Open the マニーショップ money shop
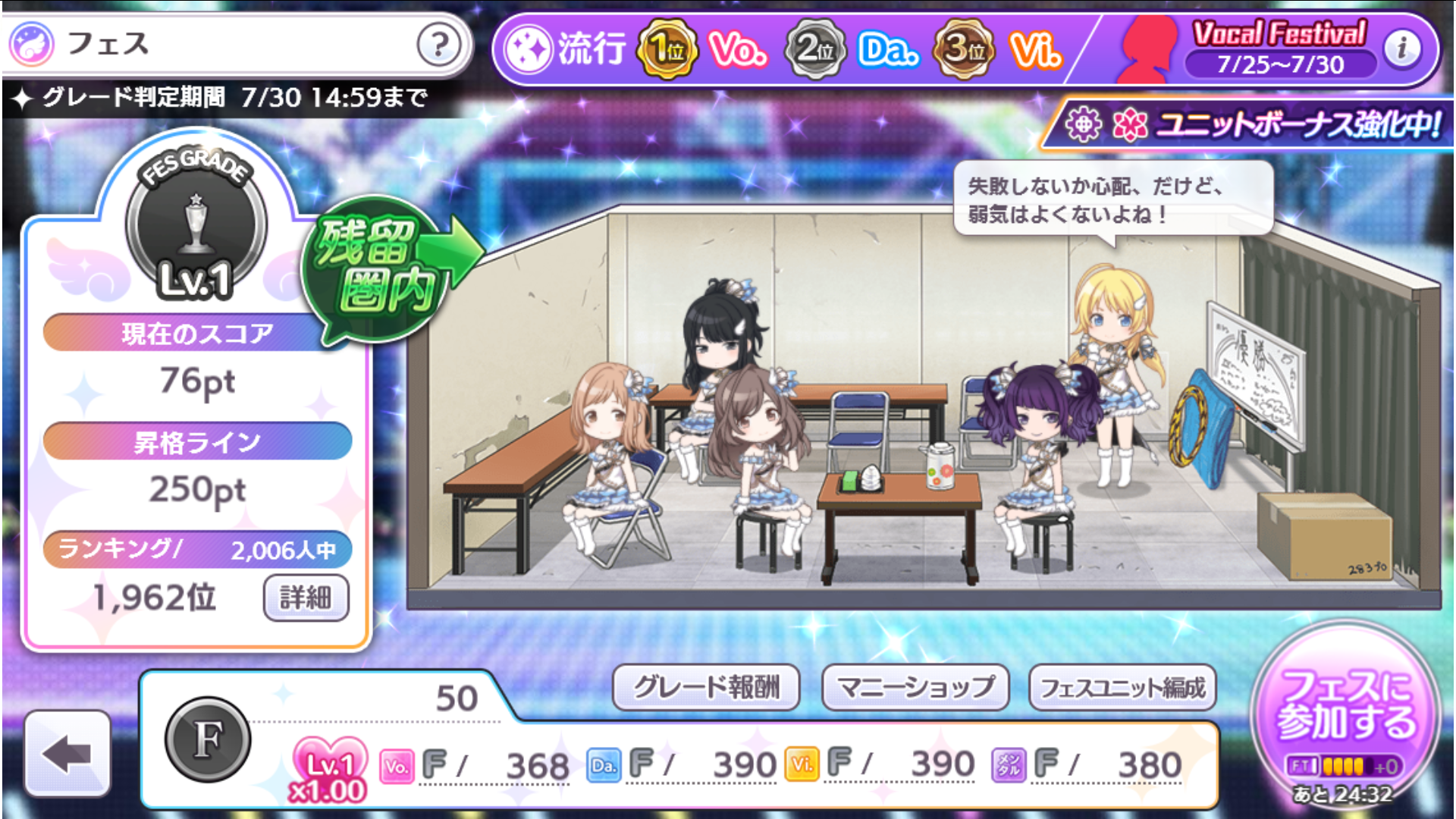Screen dimensions: 1456x819 tap(915, 687)
